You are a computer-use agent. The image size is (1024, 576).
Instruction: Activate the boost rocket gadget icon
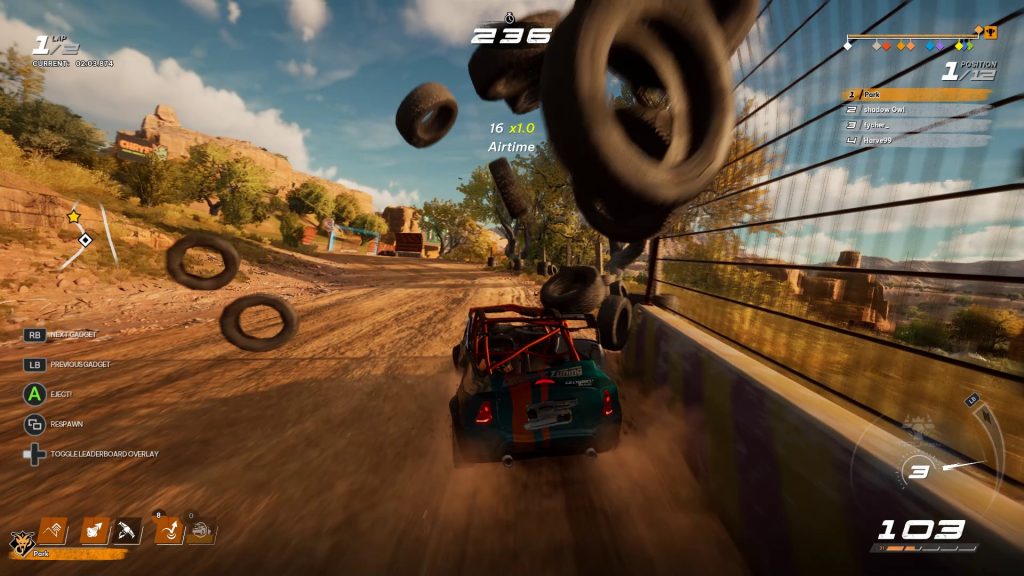tap(95, 530)
